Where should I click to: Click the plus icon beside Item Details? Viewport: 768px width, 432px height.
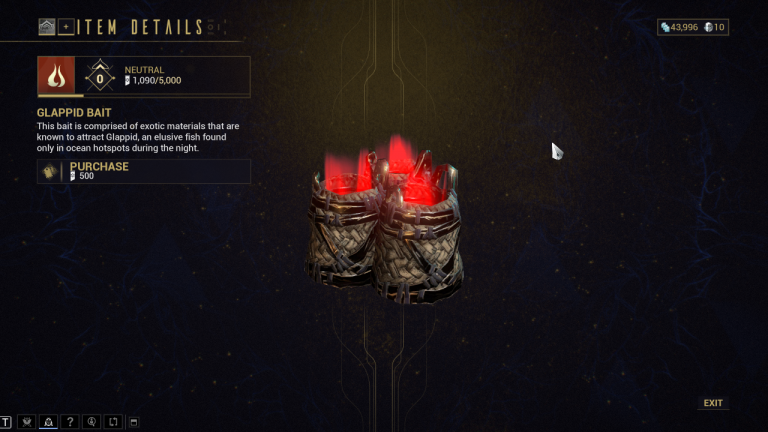pyautogui.click(x=66, y=27)
